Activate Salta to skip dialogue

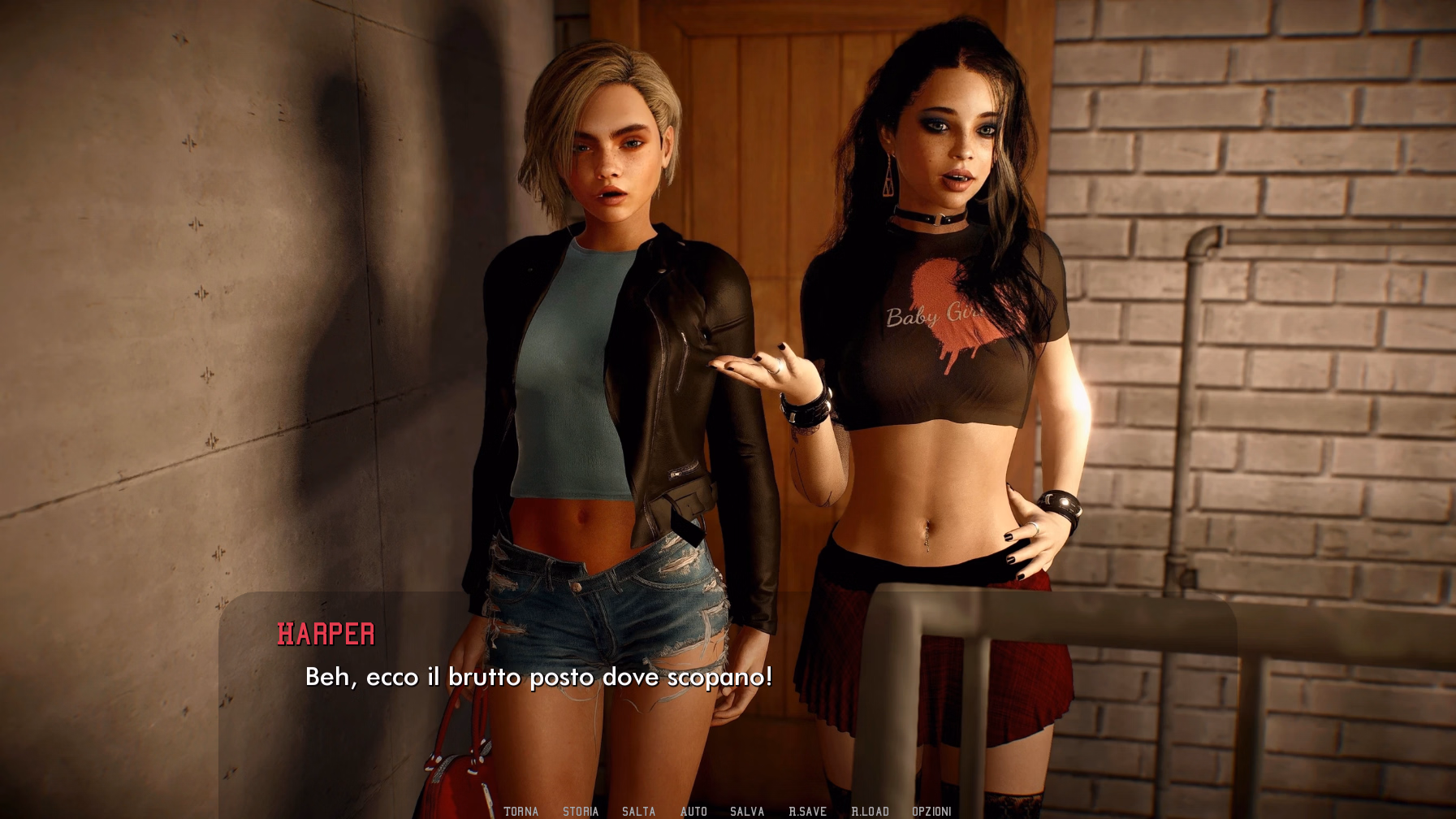coord(638,811)
